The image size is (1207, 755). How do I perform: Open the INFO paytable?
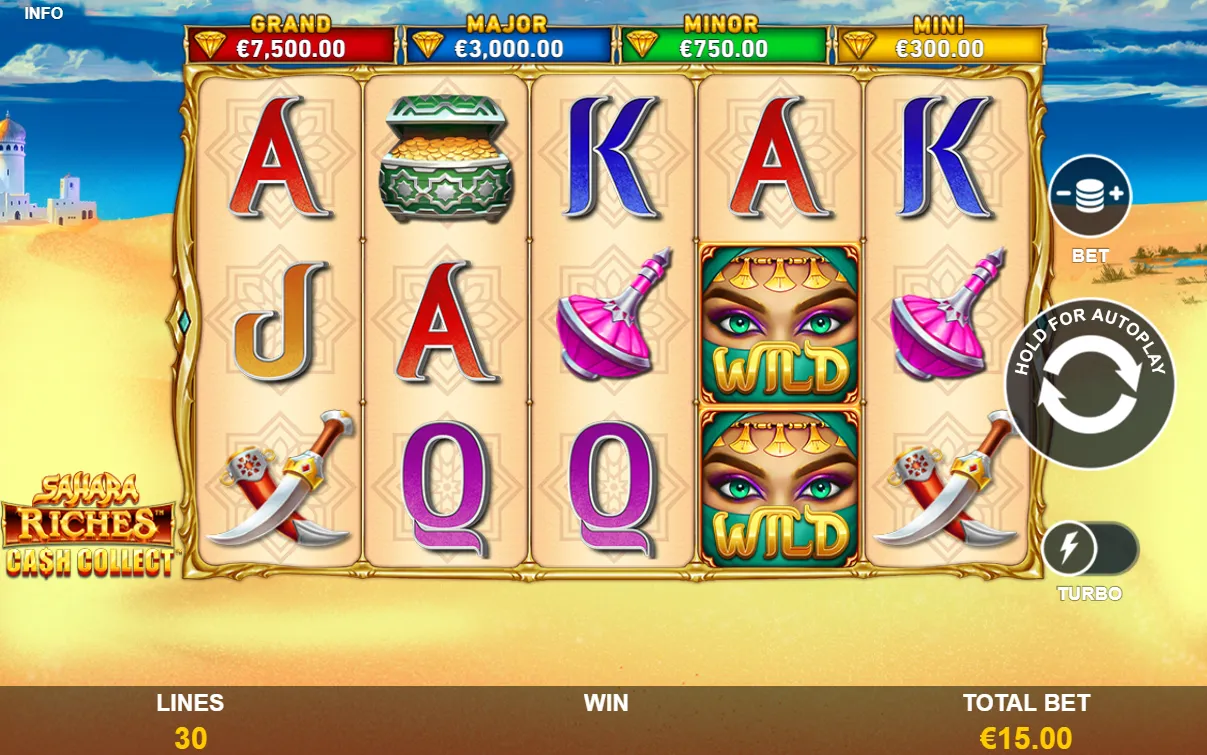[43, 13]
